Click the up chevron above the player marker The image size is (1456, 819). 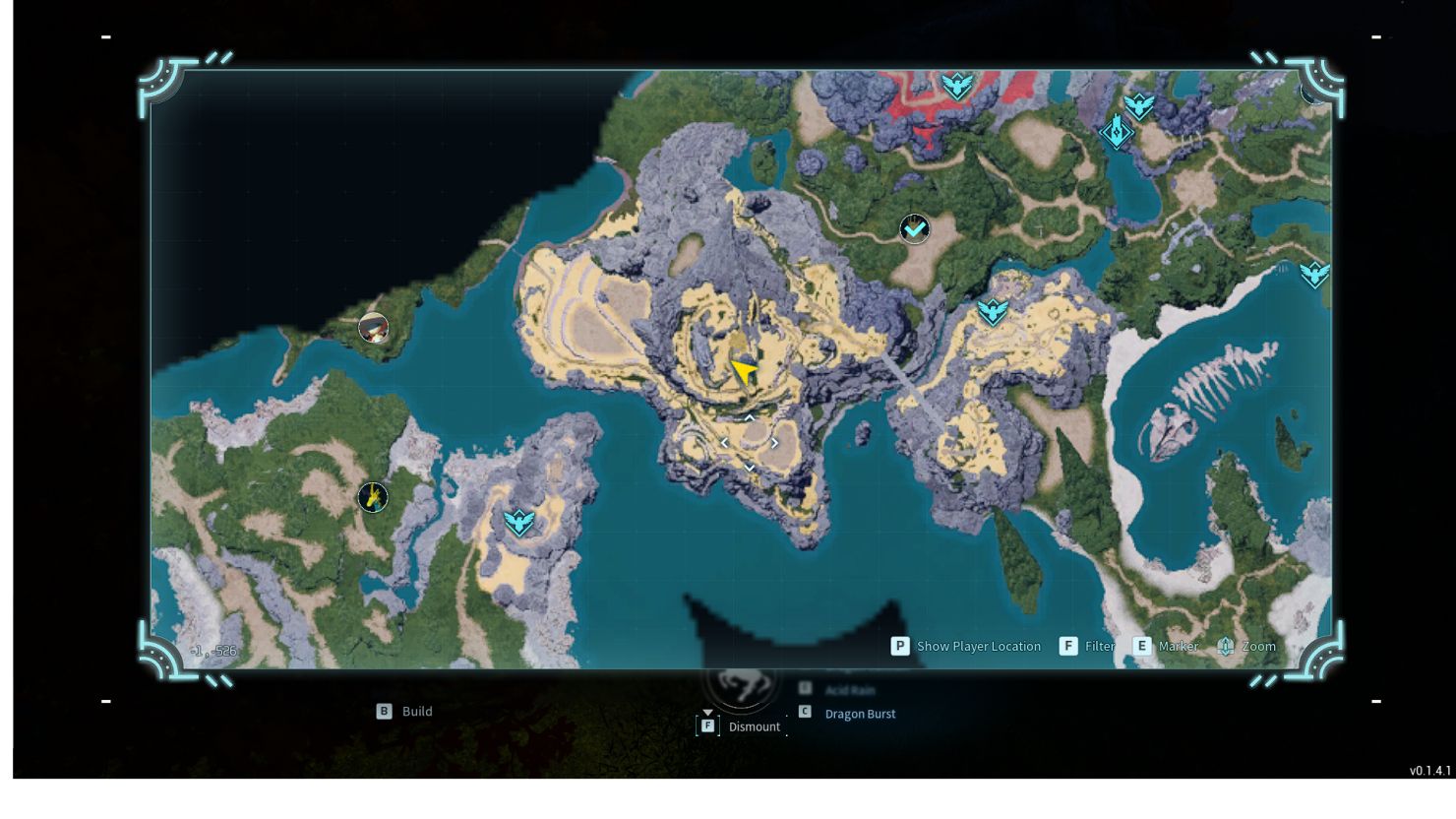(749, 417)
